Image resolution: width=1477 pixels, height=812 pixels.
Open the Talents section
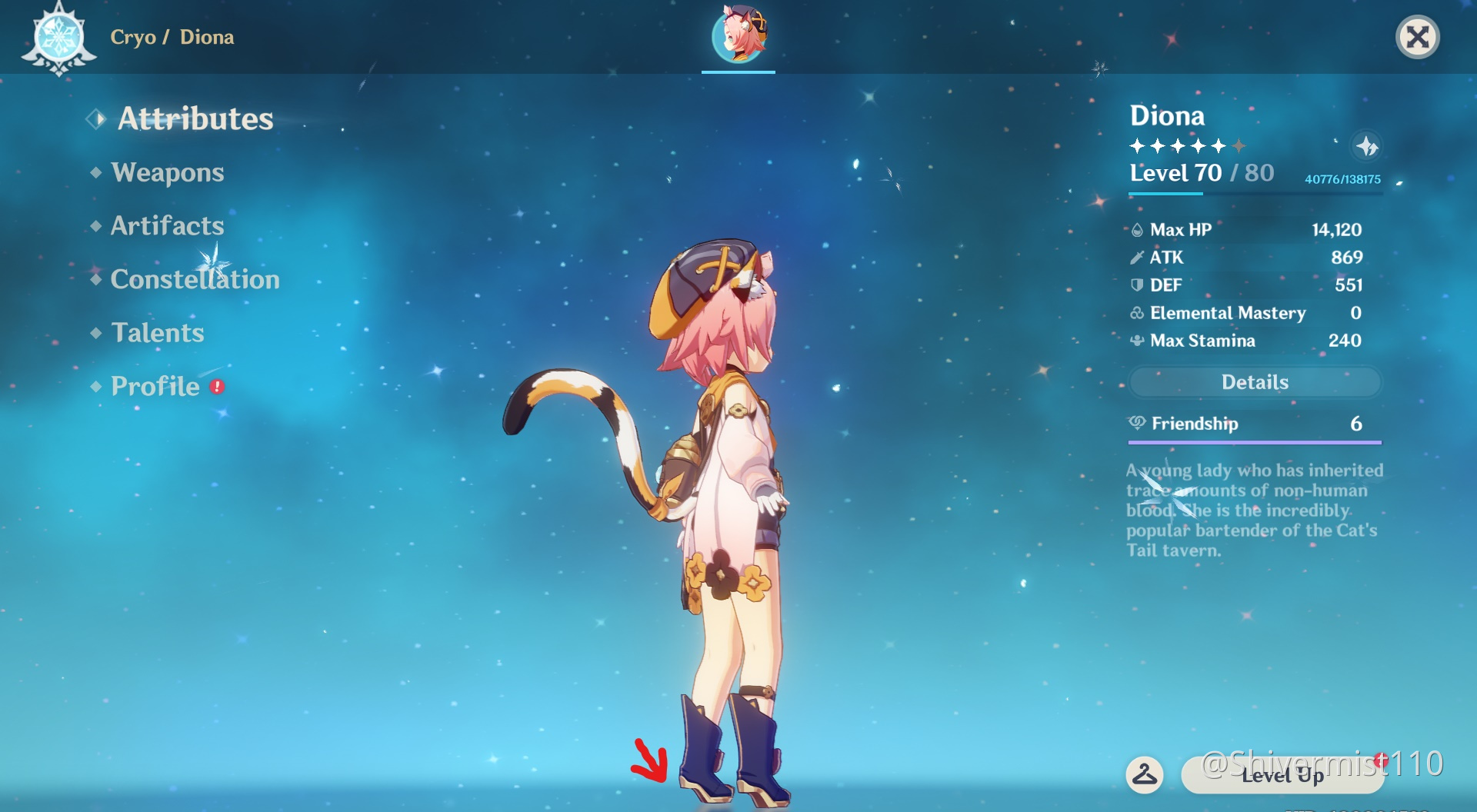tap(157, 332)
